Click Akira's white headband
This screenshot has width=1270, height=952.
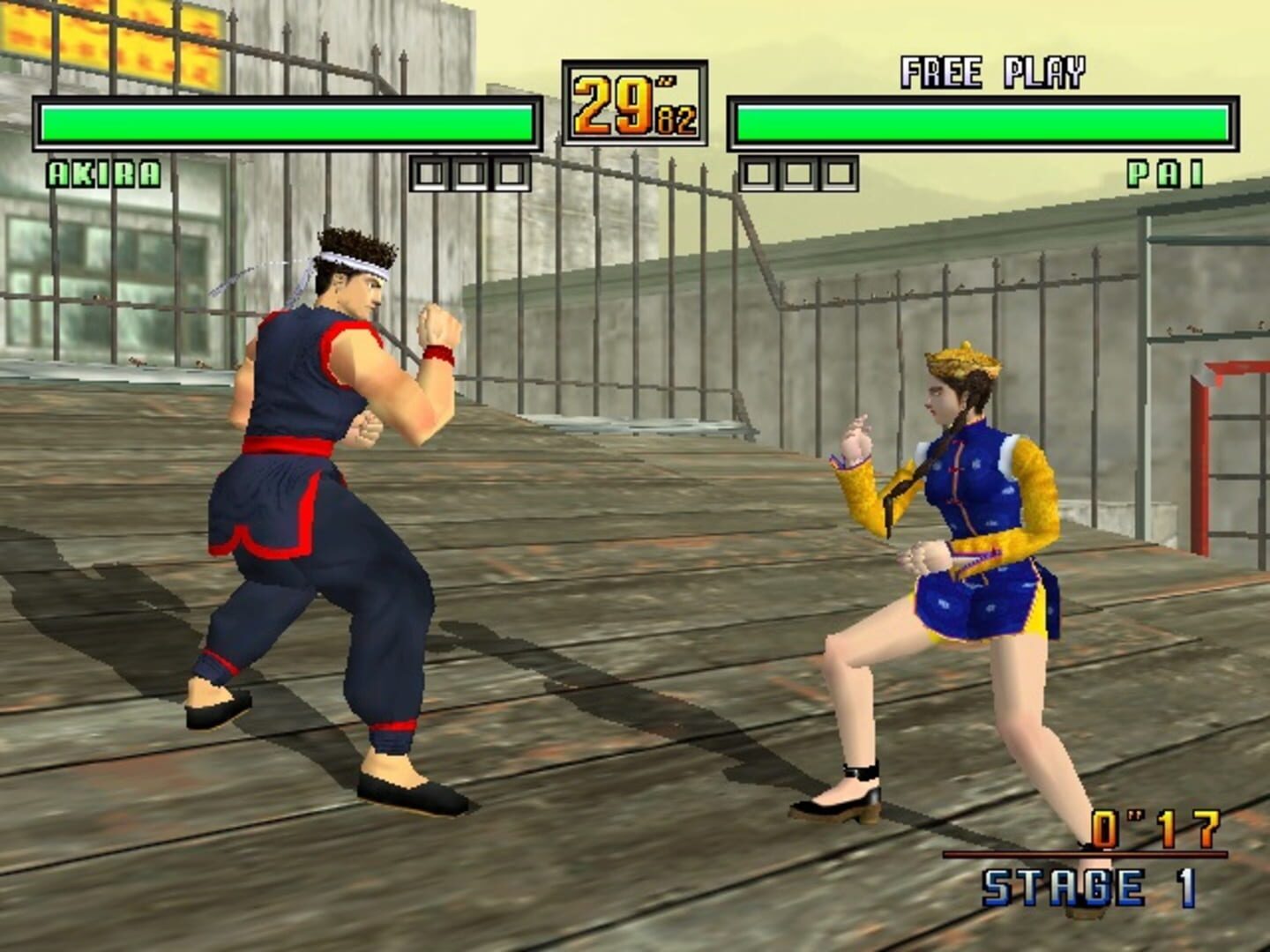click(x=344, y=264)
